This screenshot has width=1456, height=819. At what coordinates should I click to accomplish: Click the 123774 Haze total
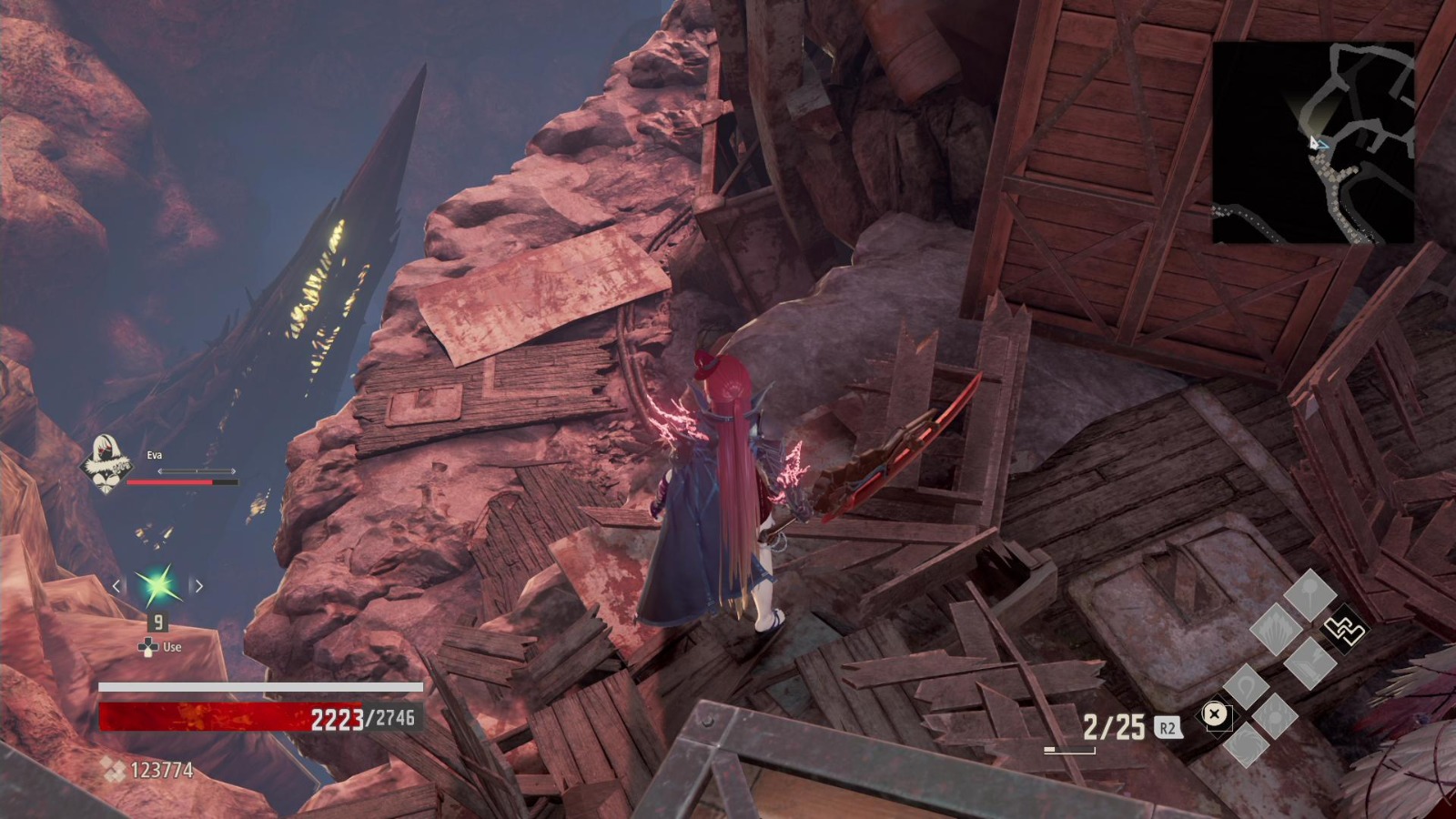point(160,769)
